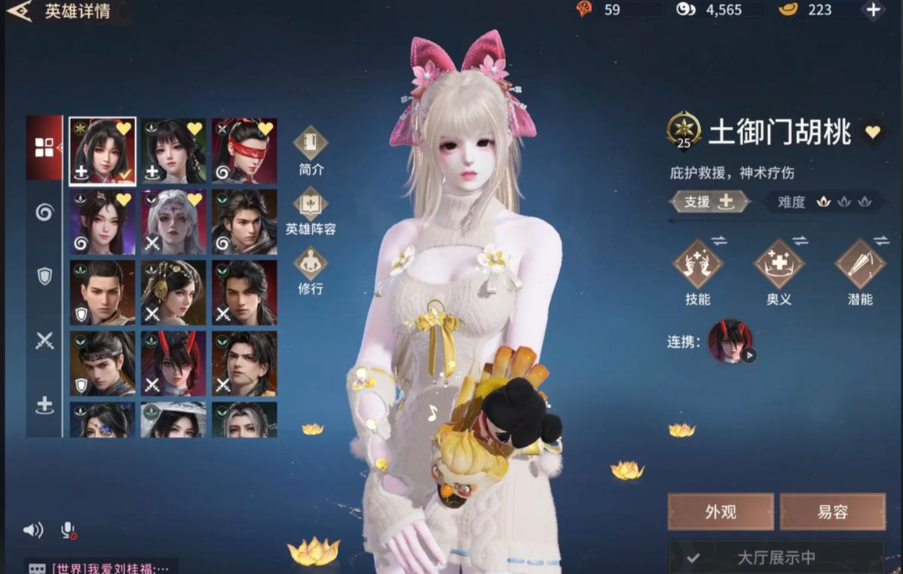Go back using the top-left arrow

pyautogui.click(x=19, y=12)
